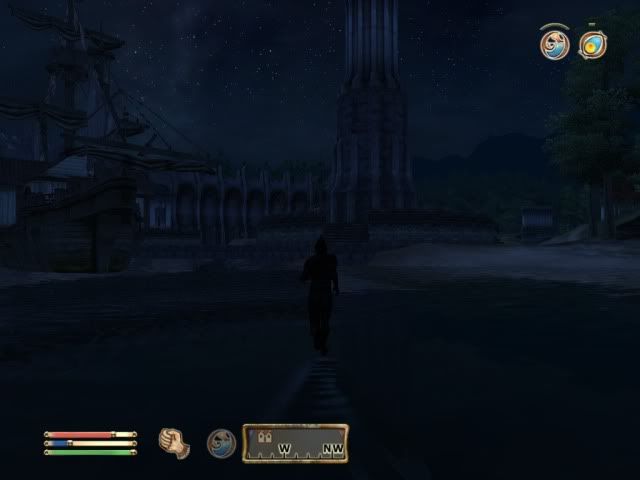Click the equipped spell icon beside the fist
The width and height of the screenshot is (640, 480).
coord(221,443)
